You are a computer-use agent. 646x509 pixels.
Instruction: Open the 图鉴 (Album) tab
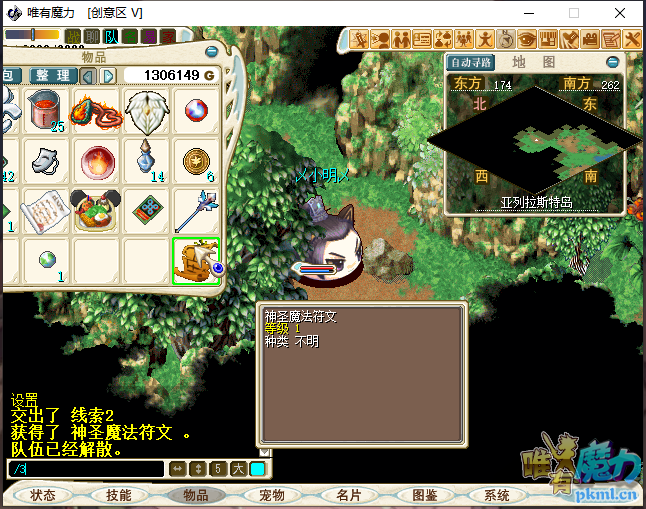424,495
